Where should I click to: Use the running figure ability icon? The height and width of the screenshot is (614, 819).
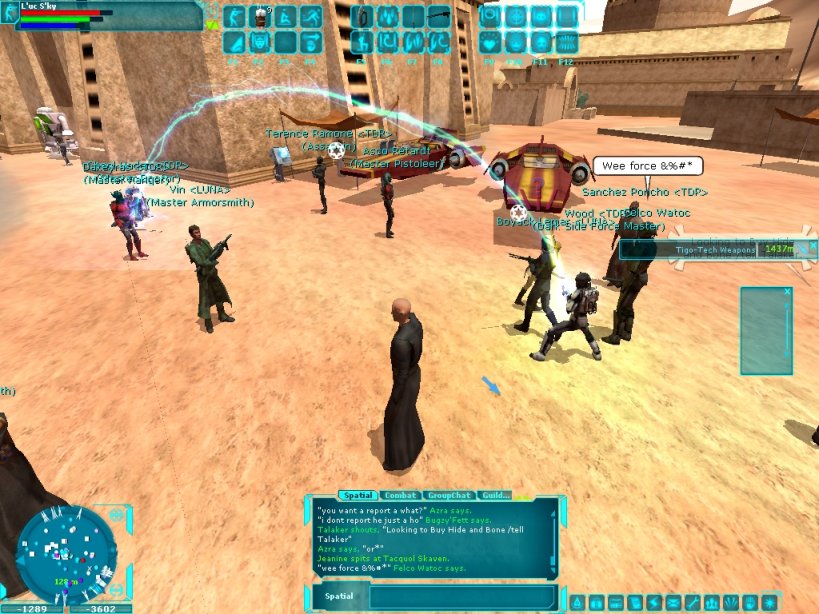310,16
